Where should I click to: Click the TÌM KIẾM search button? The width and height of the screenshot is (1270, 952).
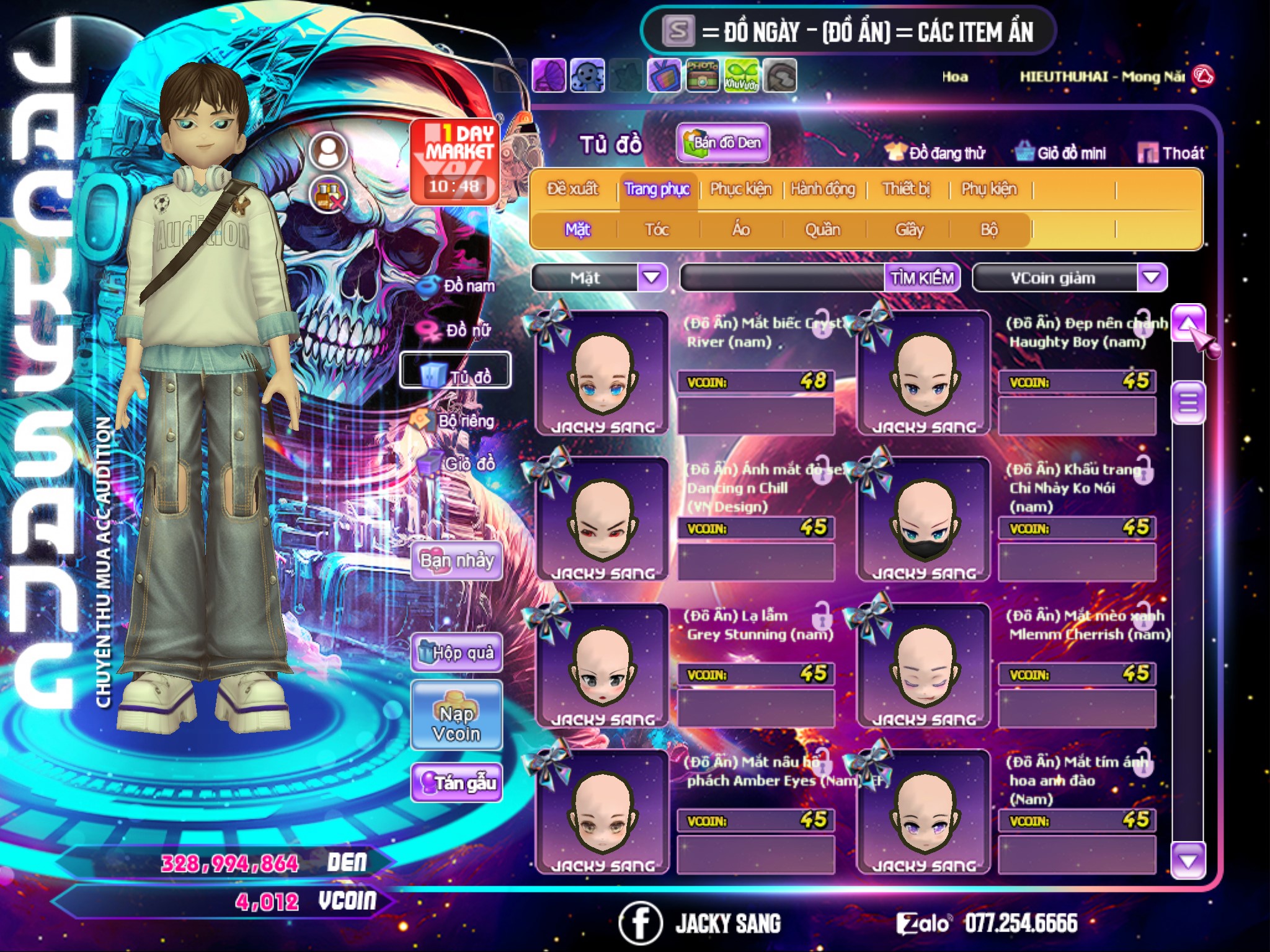[x=921, y=278]
